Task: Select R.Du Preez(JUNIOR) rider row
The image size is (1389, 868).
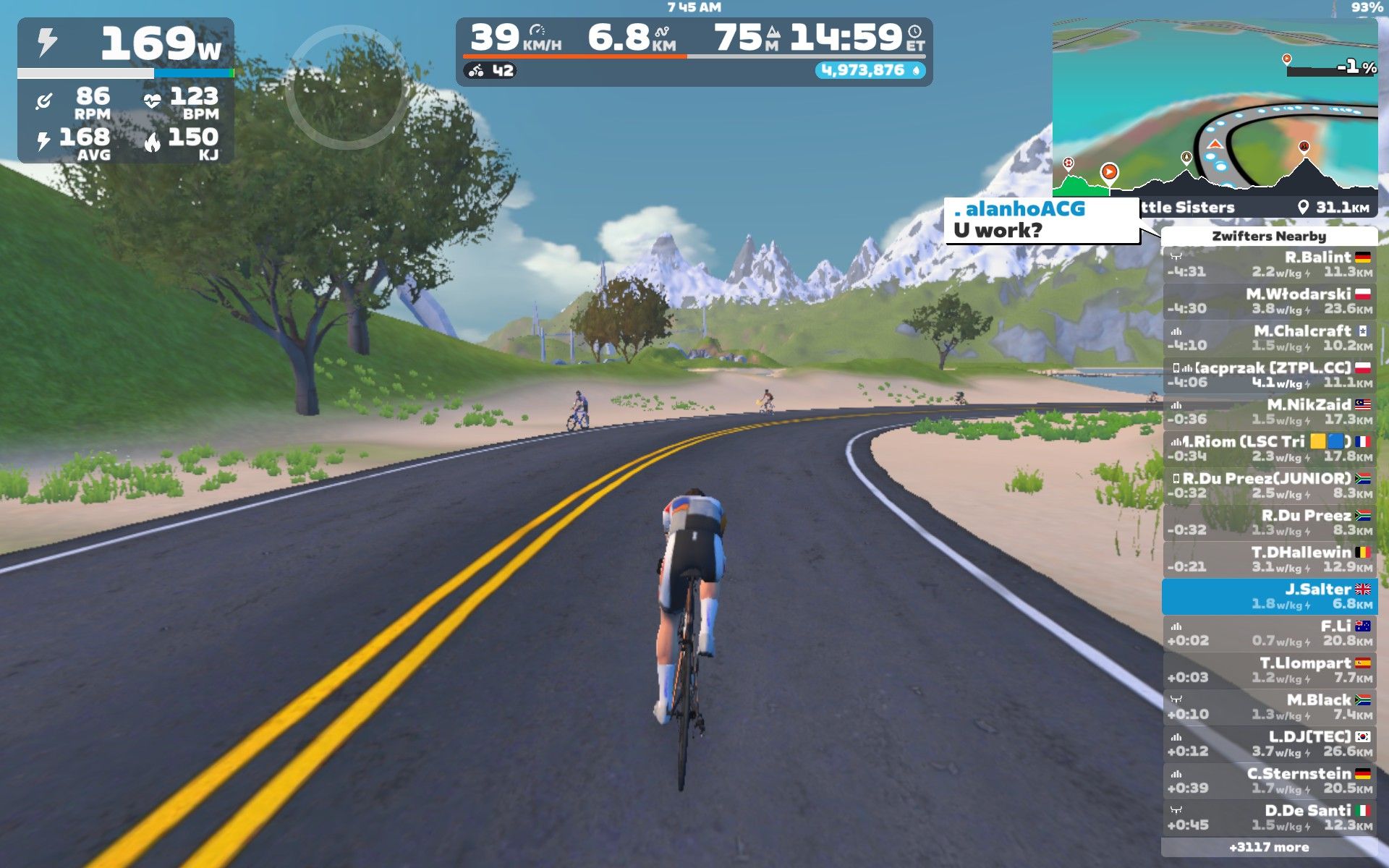Action: pos(1270,486)
